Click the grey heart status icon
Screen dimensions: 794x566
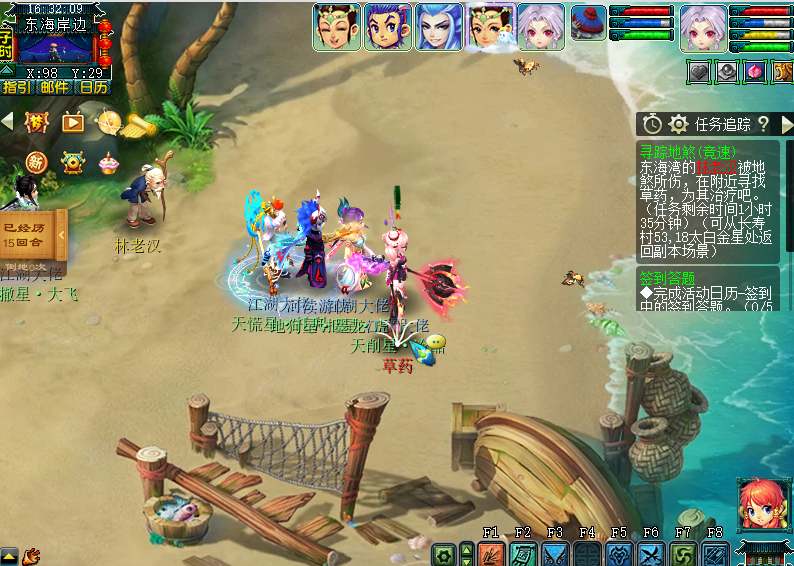pyautogui.click(x=700, y=72)
